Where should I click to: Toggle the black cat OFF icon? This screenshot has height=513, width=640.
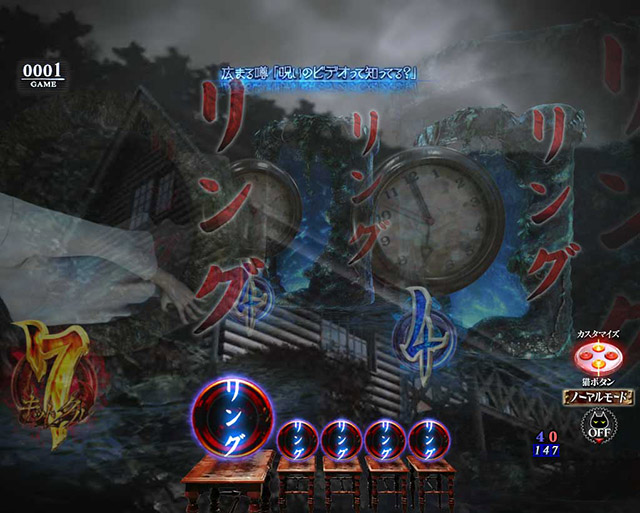pos(596,428)
